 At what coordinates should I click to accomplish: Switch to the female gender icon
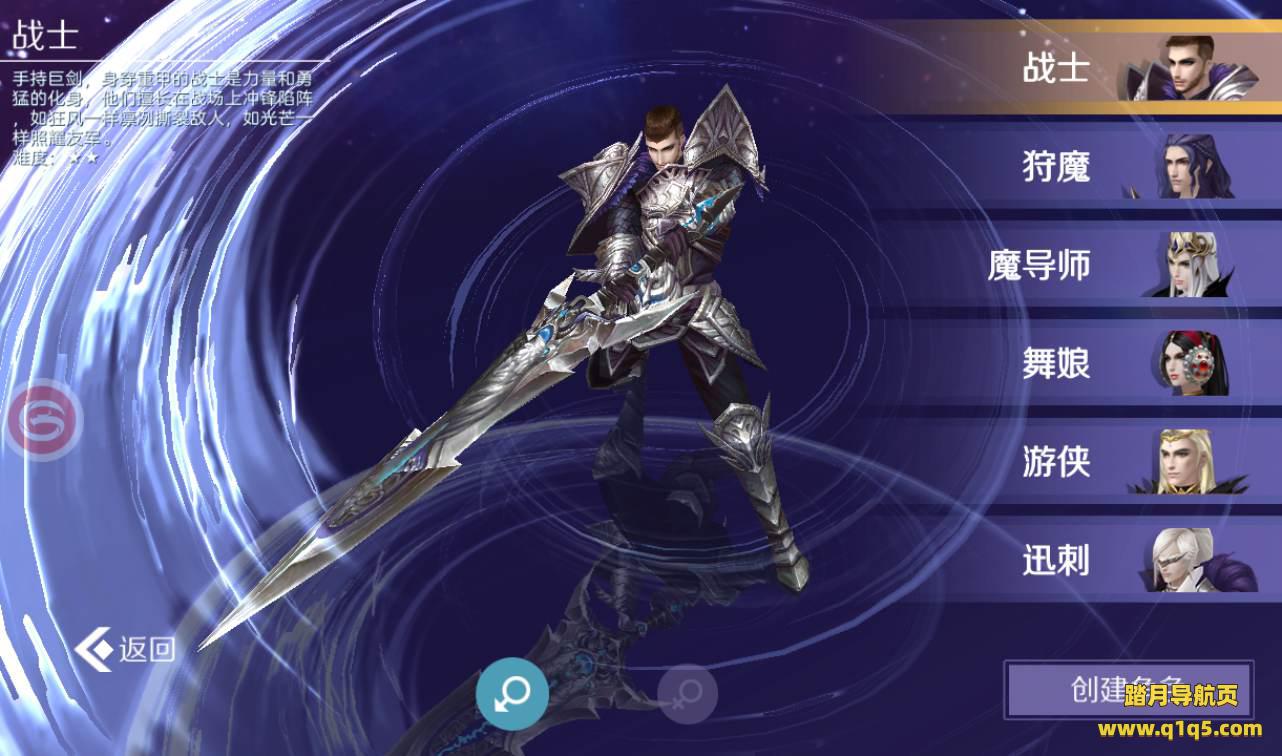687,694
